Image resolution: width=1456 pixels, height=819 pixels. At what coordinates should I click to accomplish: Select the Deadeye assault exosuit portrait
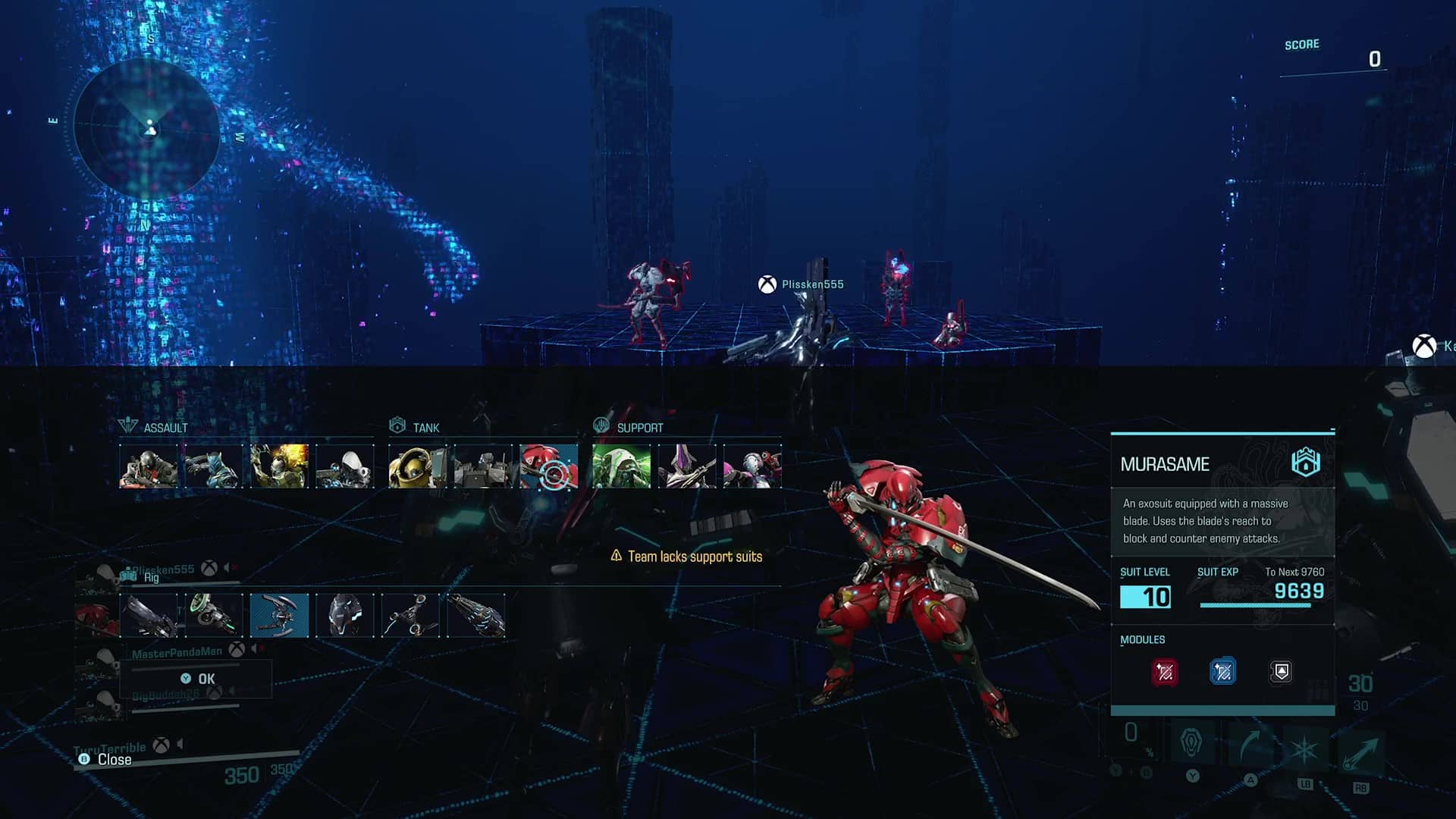click(149, 466)
